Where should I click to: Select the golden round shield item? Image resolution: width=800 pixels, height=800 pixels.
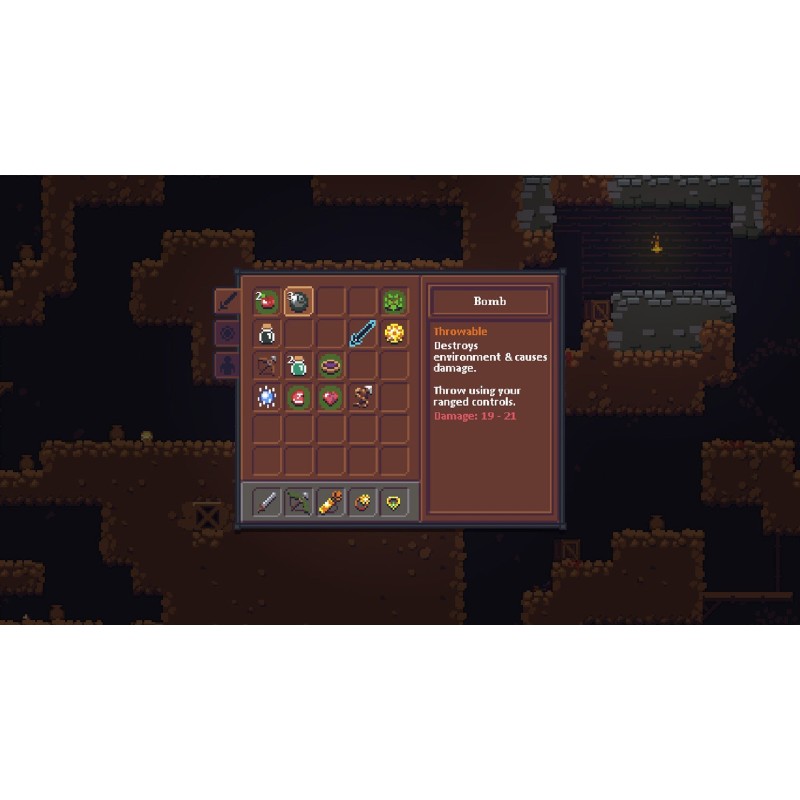(x=394, y=333)
